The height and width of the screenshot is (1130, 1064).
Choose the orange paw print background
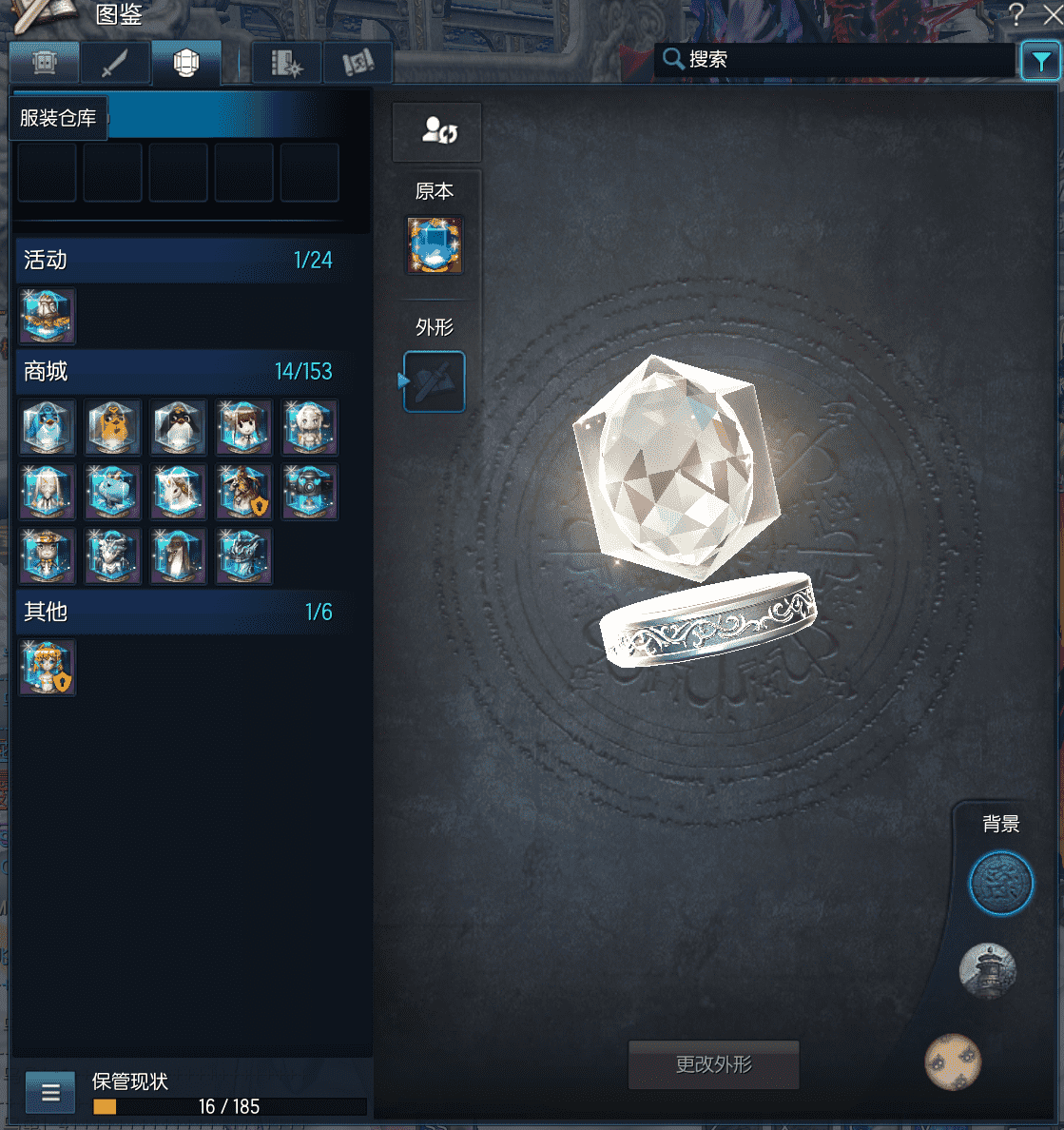[953, 1062]
